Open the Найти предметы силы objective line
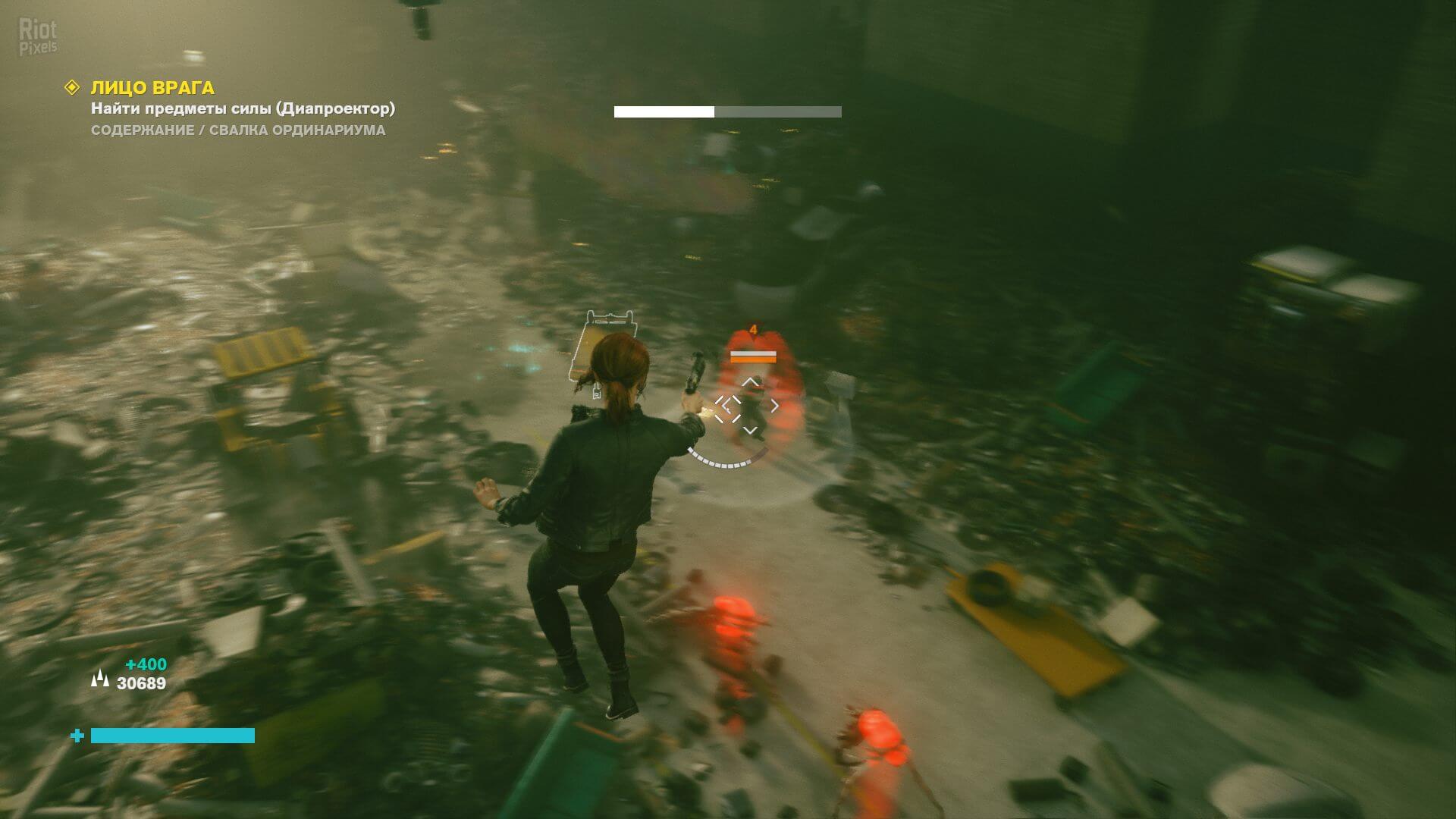This screenshot has height=819, width=1456. pos(243,108)
